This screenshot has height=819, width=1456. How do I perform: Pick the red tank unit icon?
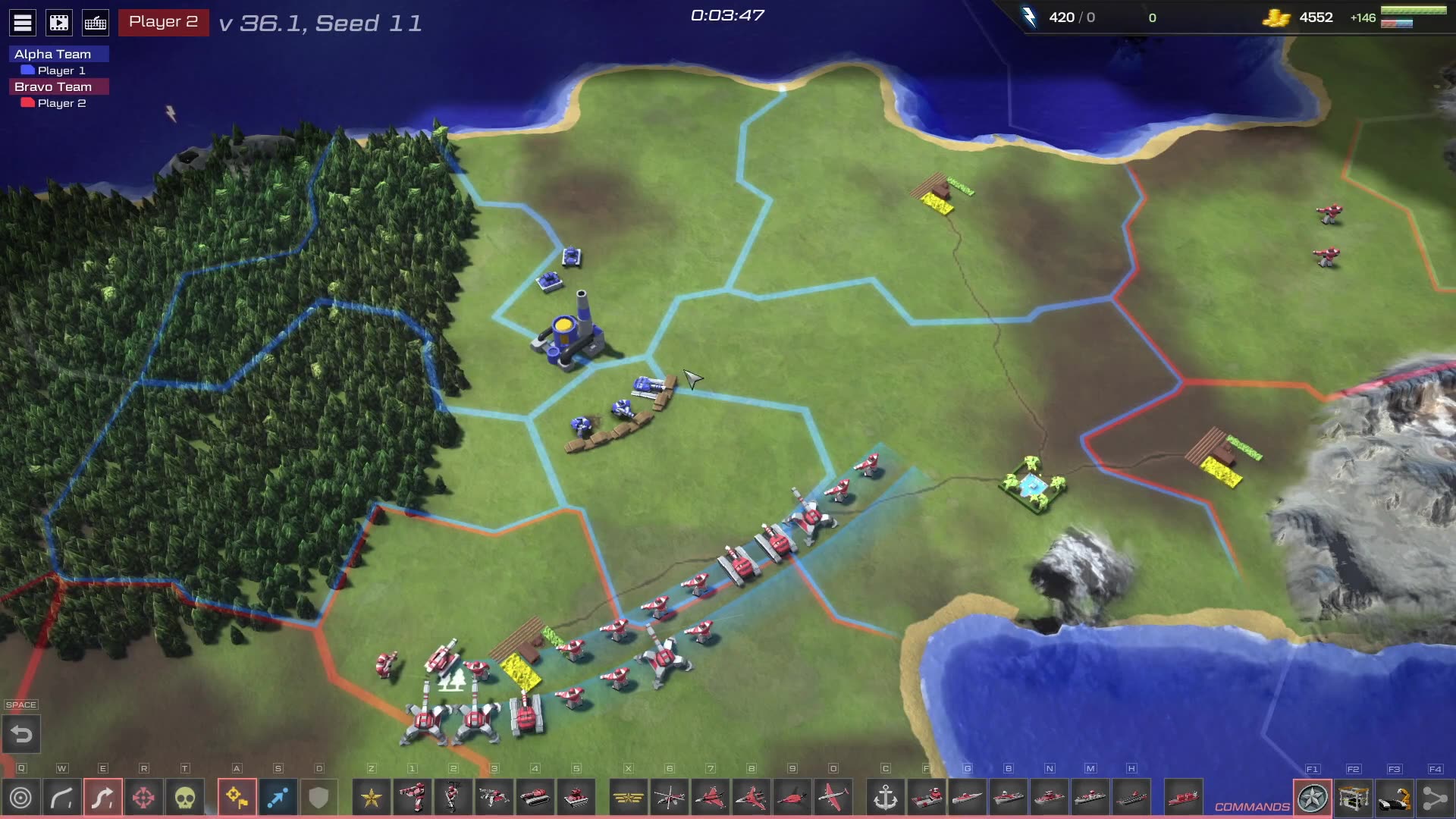click(535, 798)
